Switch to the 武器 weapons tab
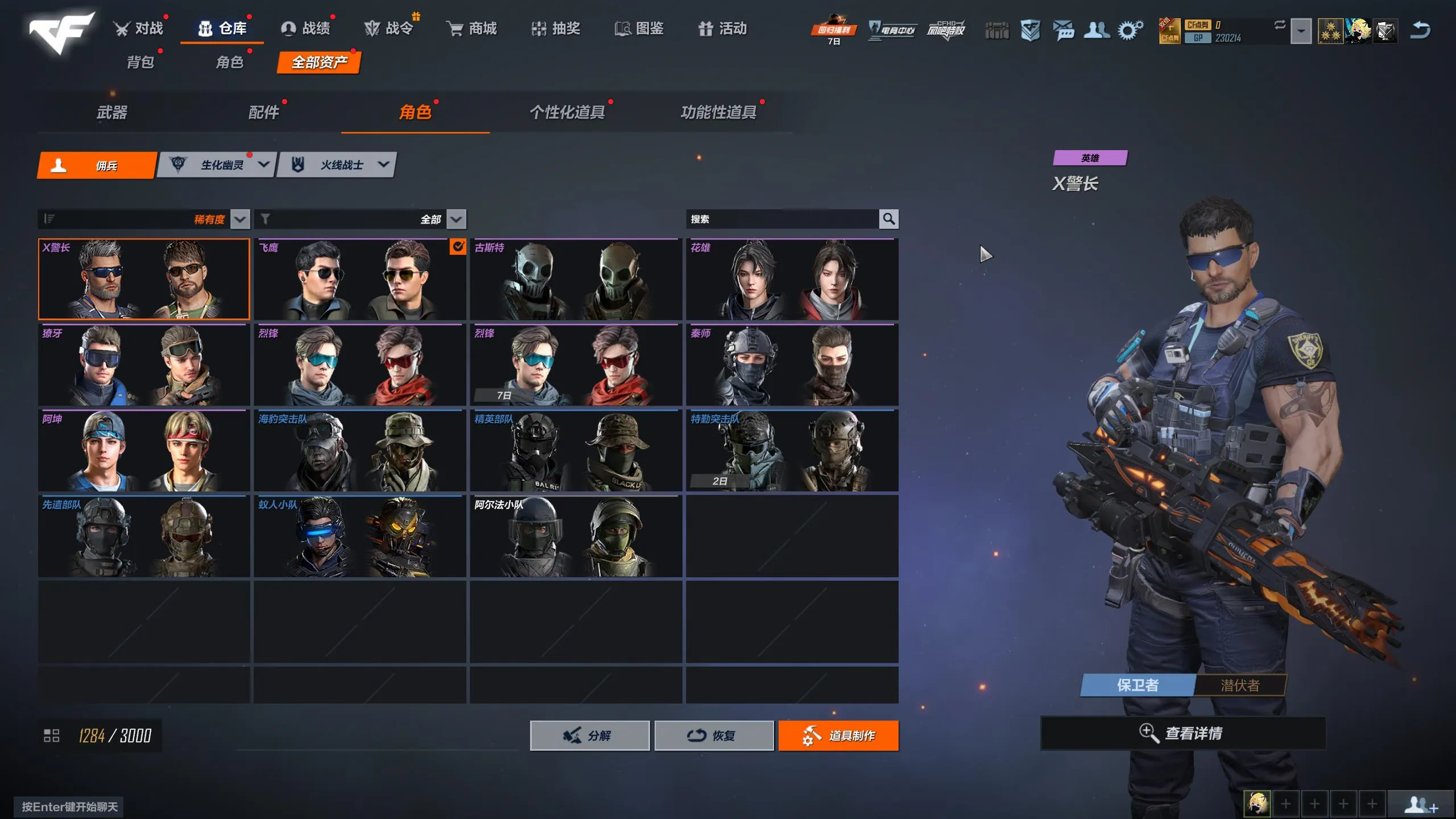The height and width of the screenshot is (819, 1456). click(x=112, y=113)
